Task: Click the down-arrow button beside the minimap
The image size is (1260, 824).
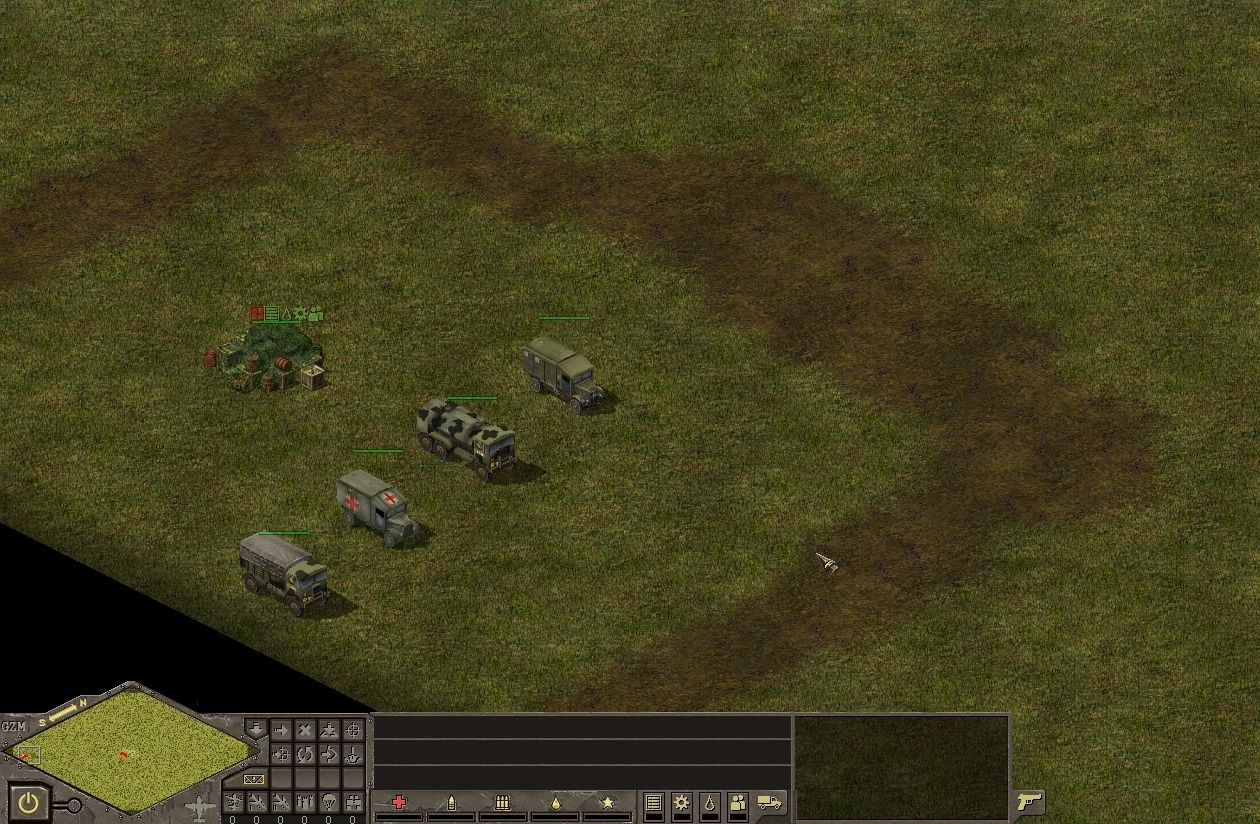Action: [x=255, y=729]
